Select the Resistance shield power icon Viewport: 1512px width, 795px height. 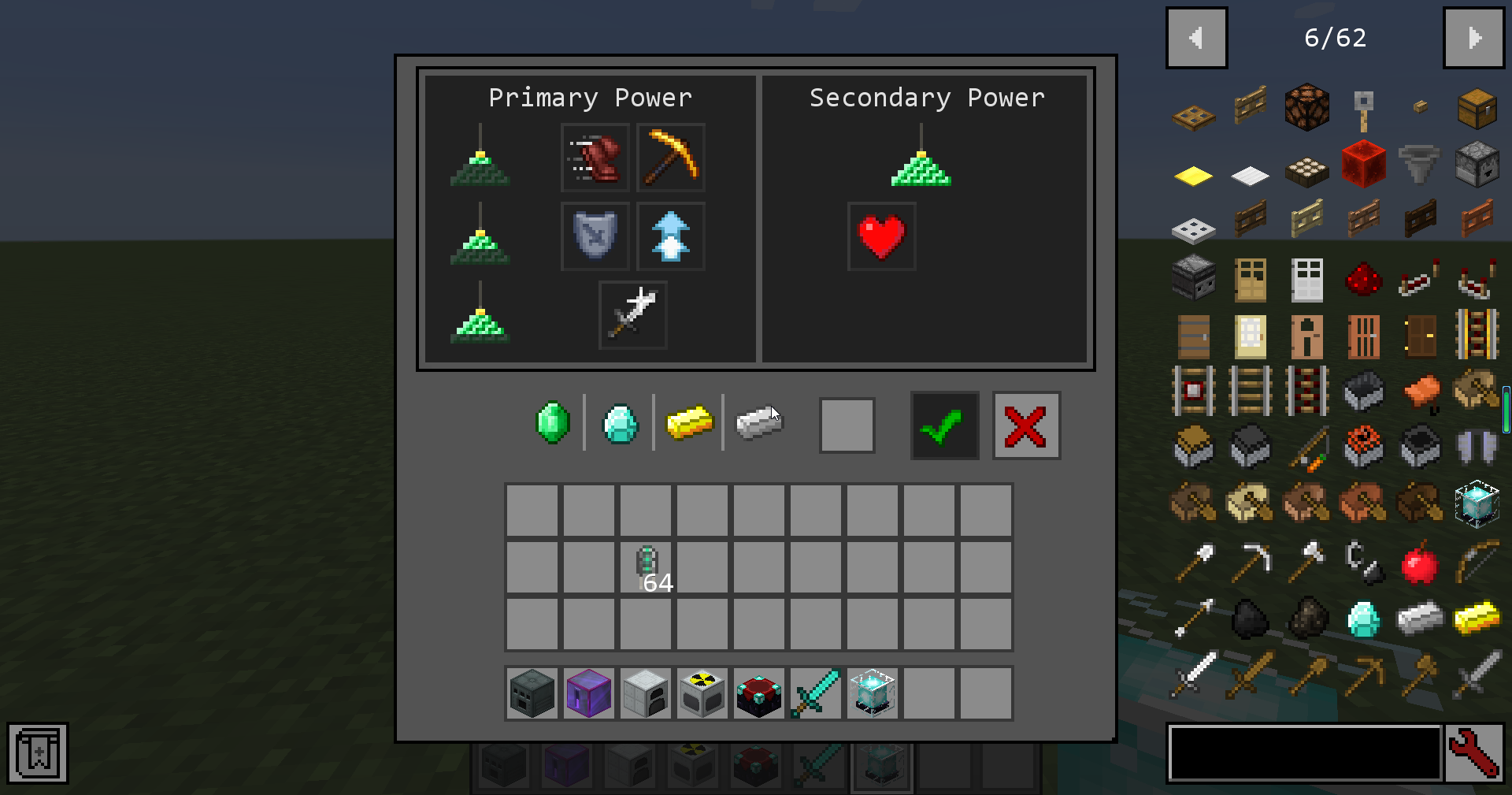coord(595,236)
